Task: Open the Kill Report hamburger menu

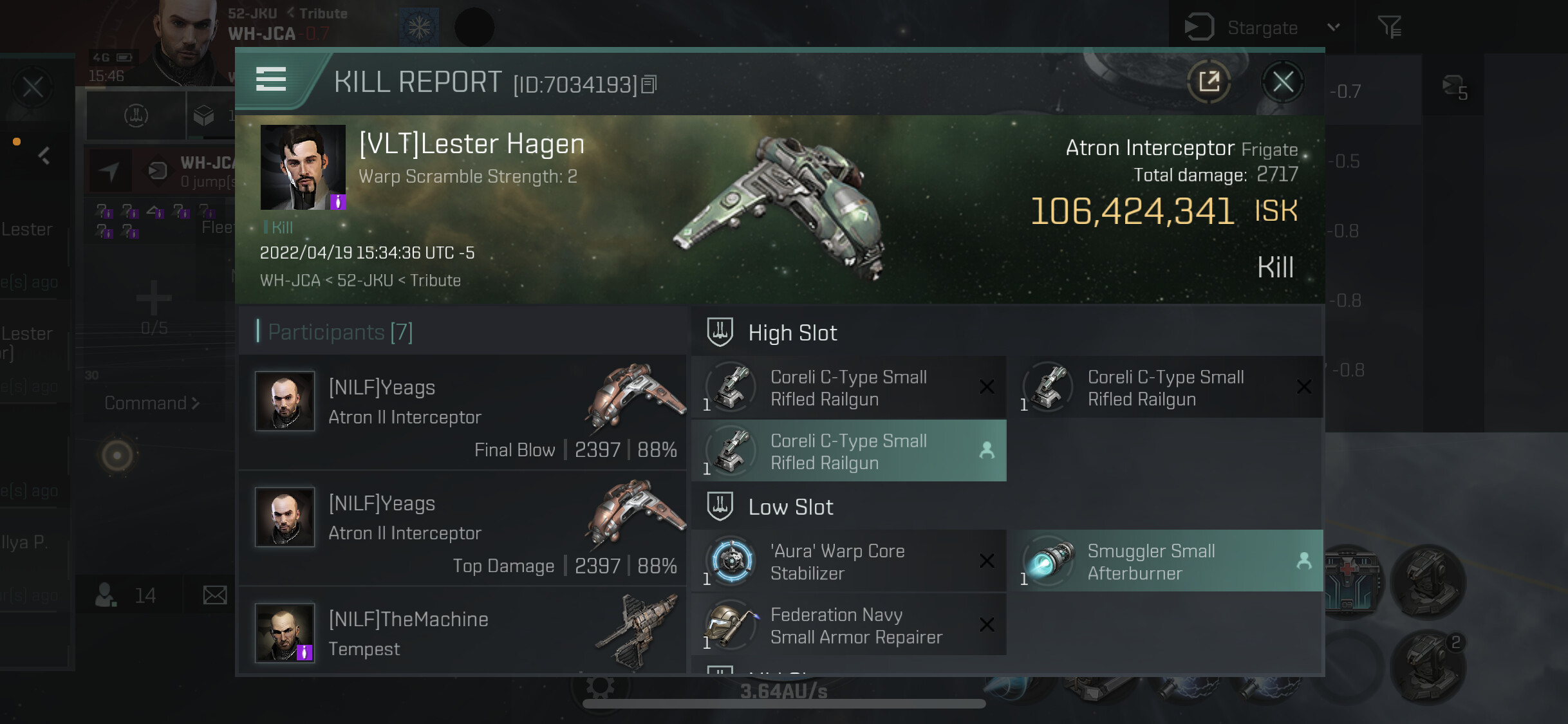Action: pos(271,80)
